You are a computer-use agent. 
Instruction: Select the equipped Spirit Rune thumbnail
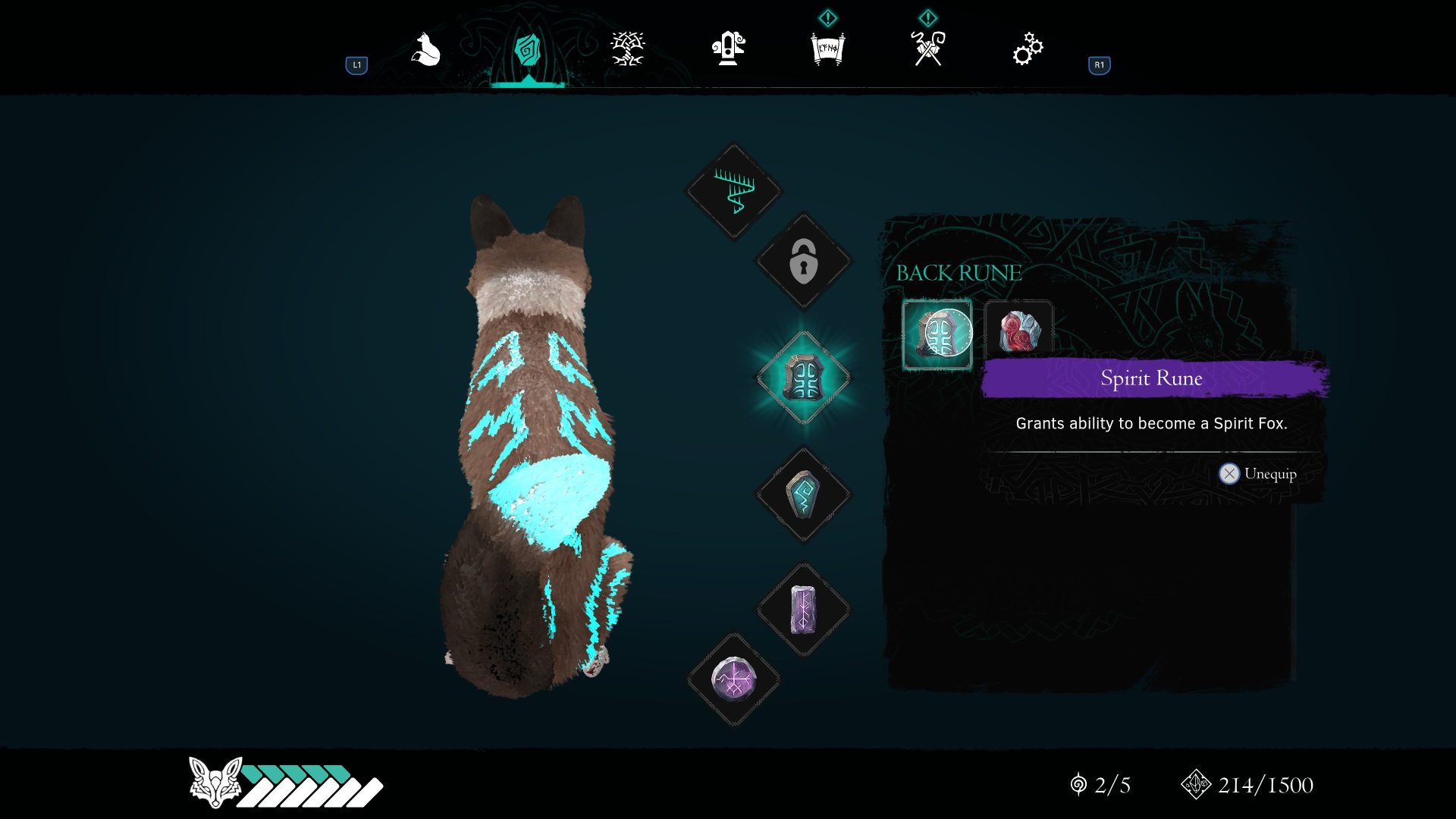coord(937,334)
